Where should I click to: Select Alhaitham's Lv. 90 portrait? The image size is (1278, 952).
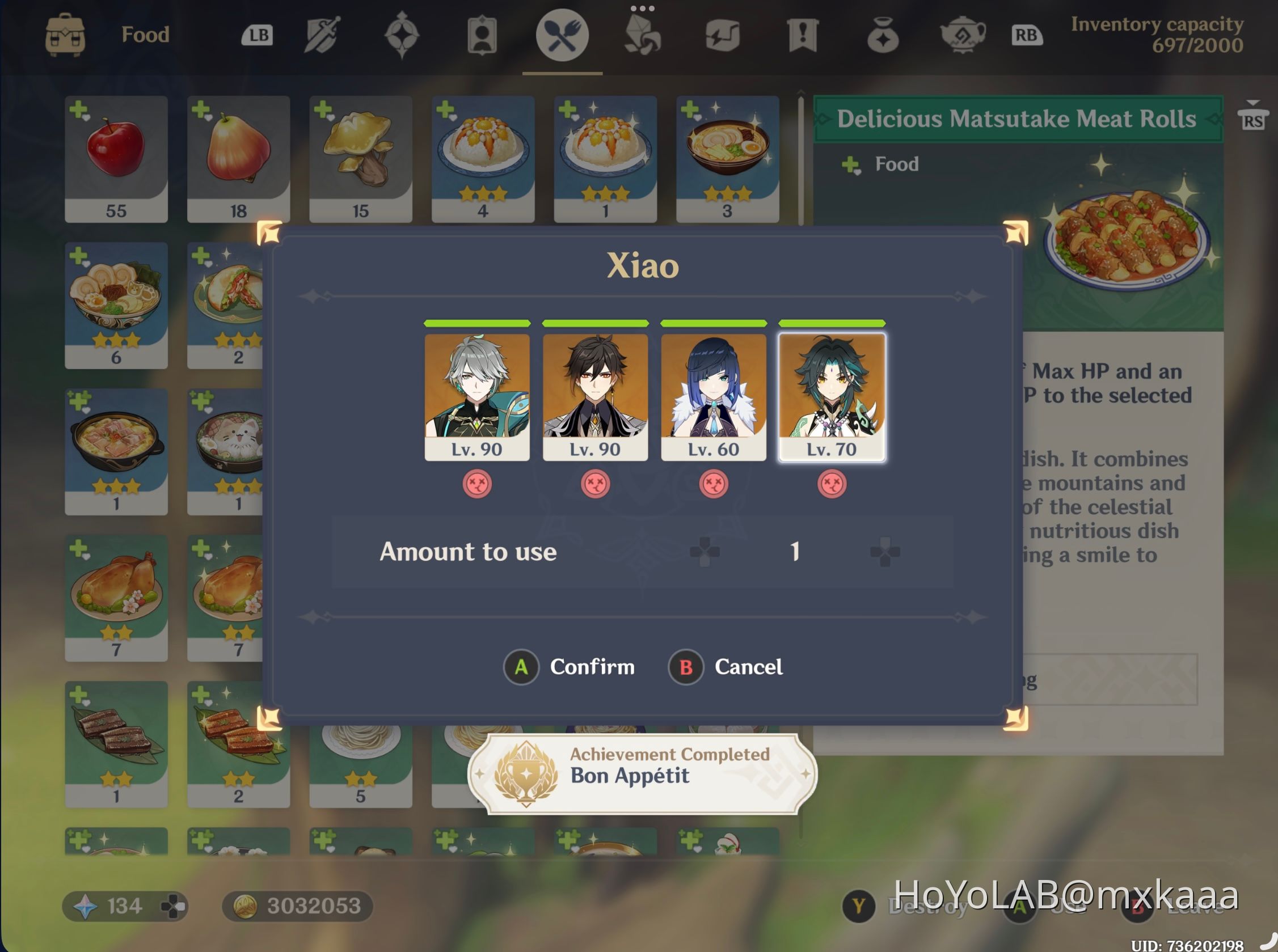click(x=477, y=397)
